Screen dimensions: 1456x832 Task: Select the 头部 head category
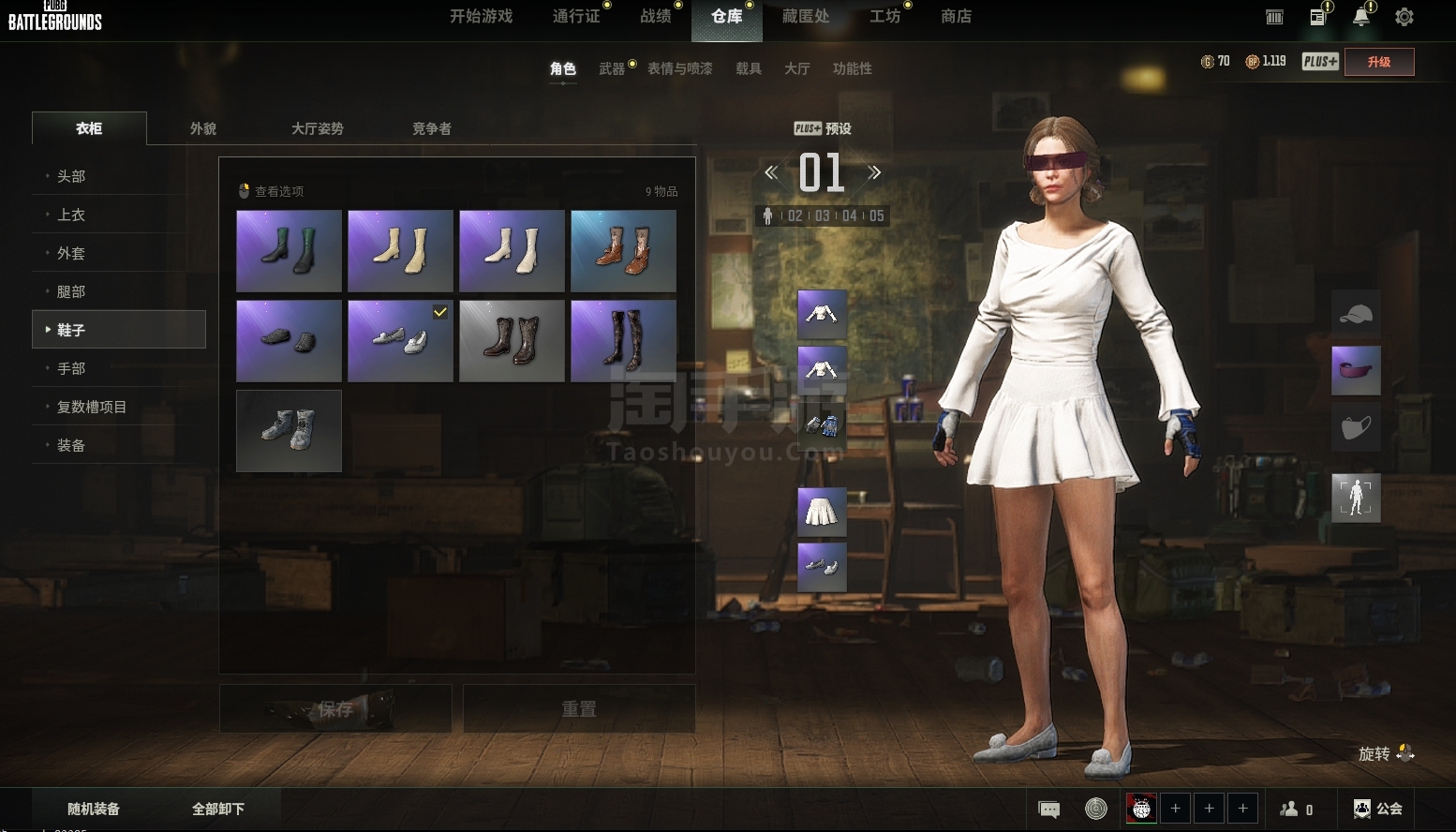point(71,176)
